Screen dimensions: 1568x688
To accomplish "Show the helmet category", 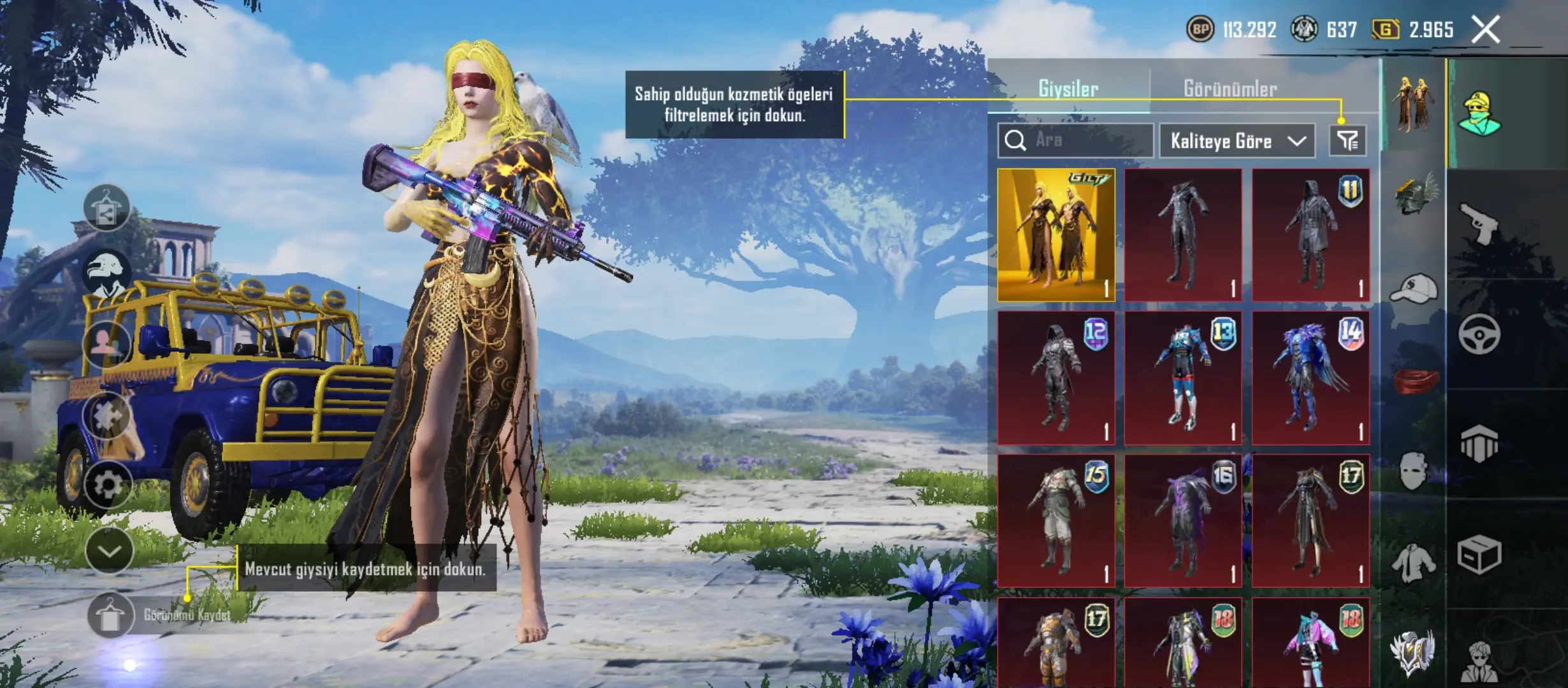I will pyautogui.click(x=1414, y=194).
